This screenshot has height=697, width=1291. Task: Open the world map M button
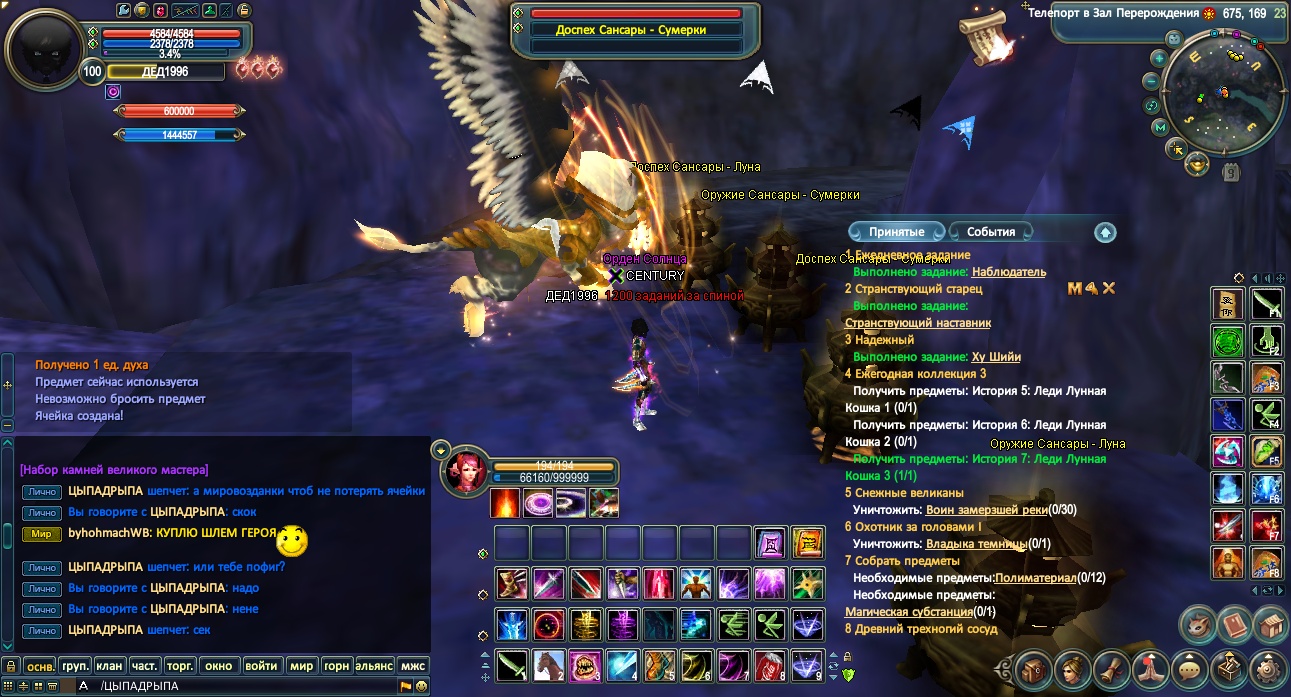pyautogui.click(x=1160, y=127)
